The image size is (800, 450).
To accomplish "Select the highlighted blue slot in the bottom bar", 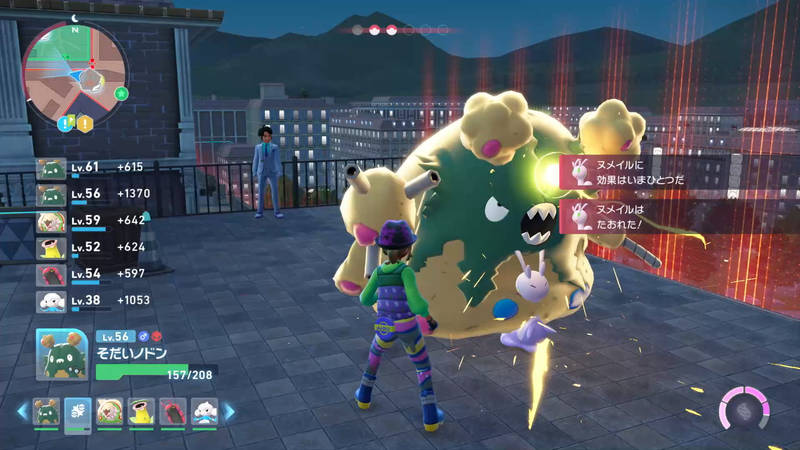I will [x=78, y=412].
